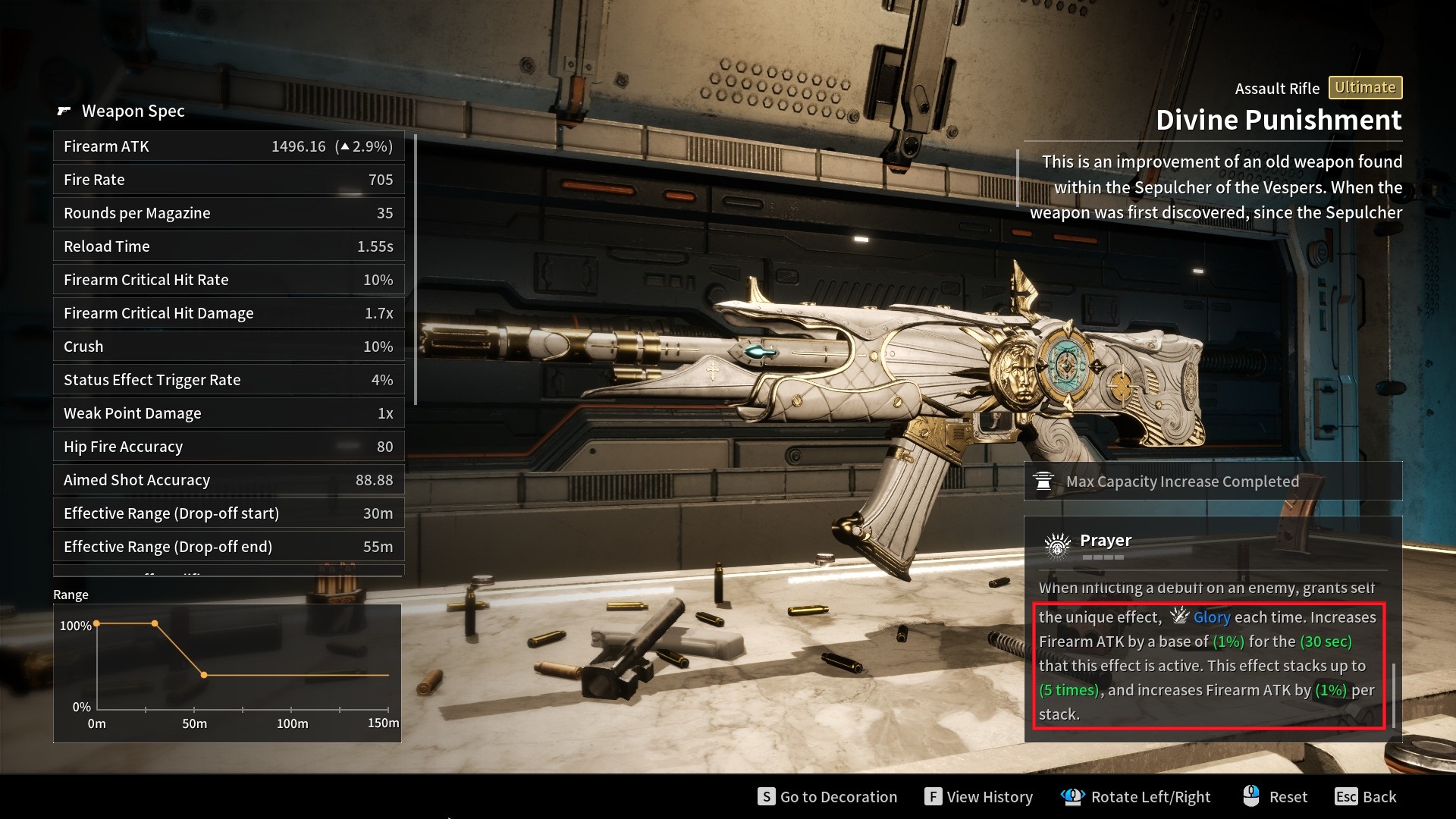Go Back from the weapon details
Screen dimensions: 1456x819
tap(1366, 796)
